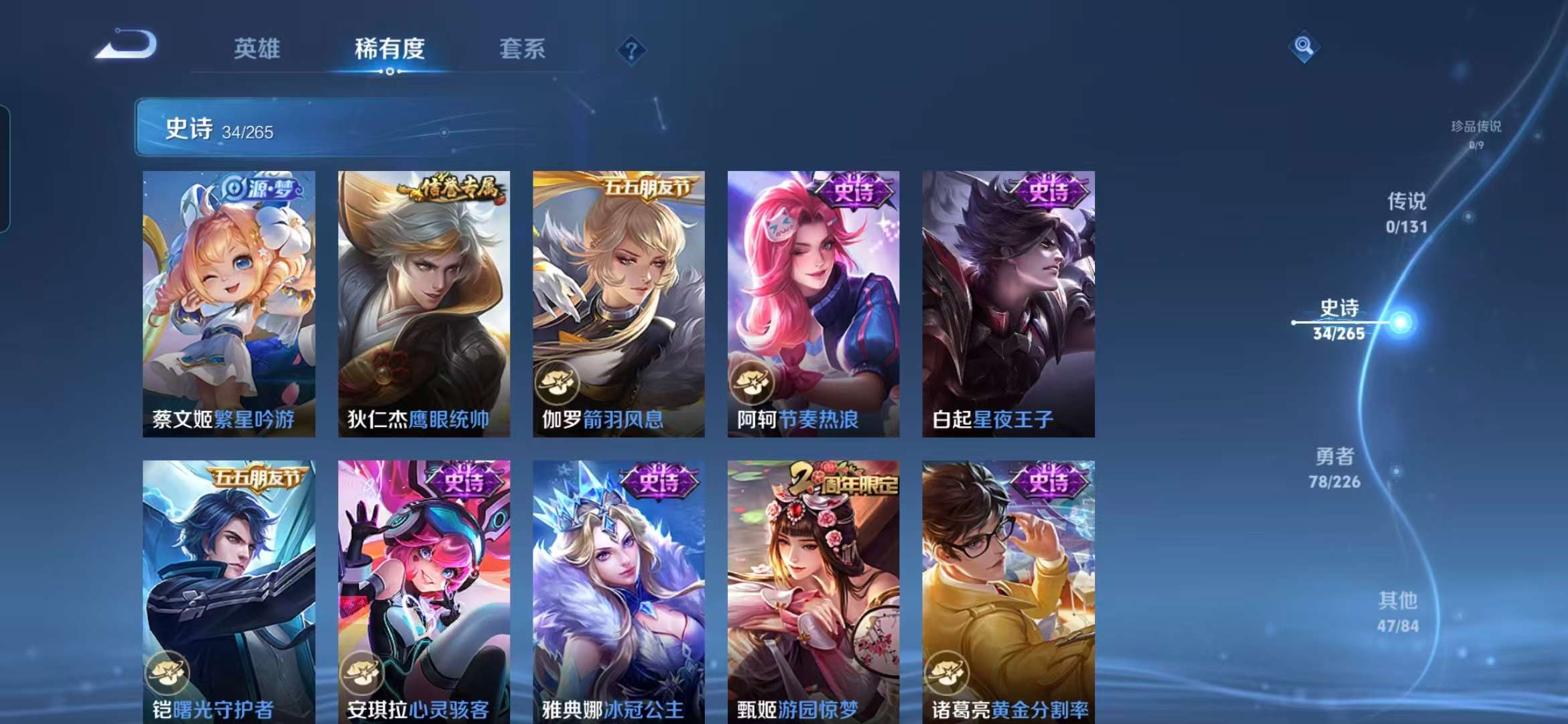Image resolution: width=1568 pixels, height=724 pixels.
Task: Open search with the magnifier icon
Action: [1303, 45]
